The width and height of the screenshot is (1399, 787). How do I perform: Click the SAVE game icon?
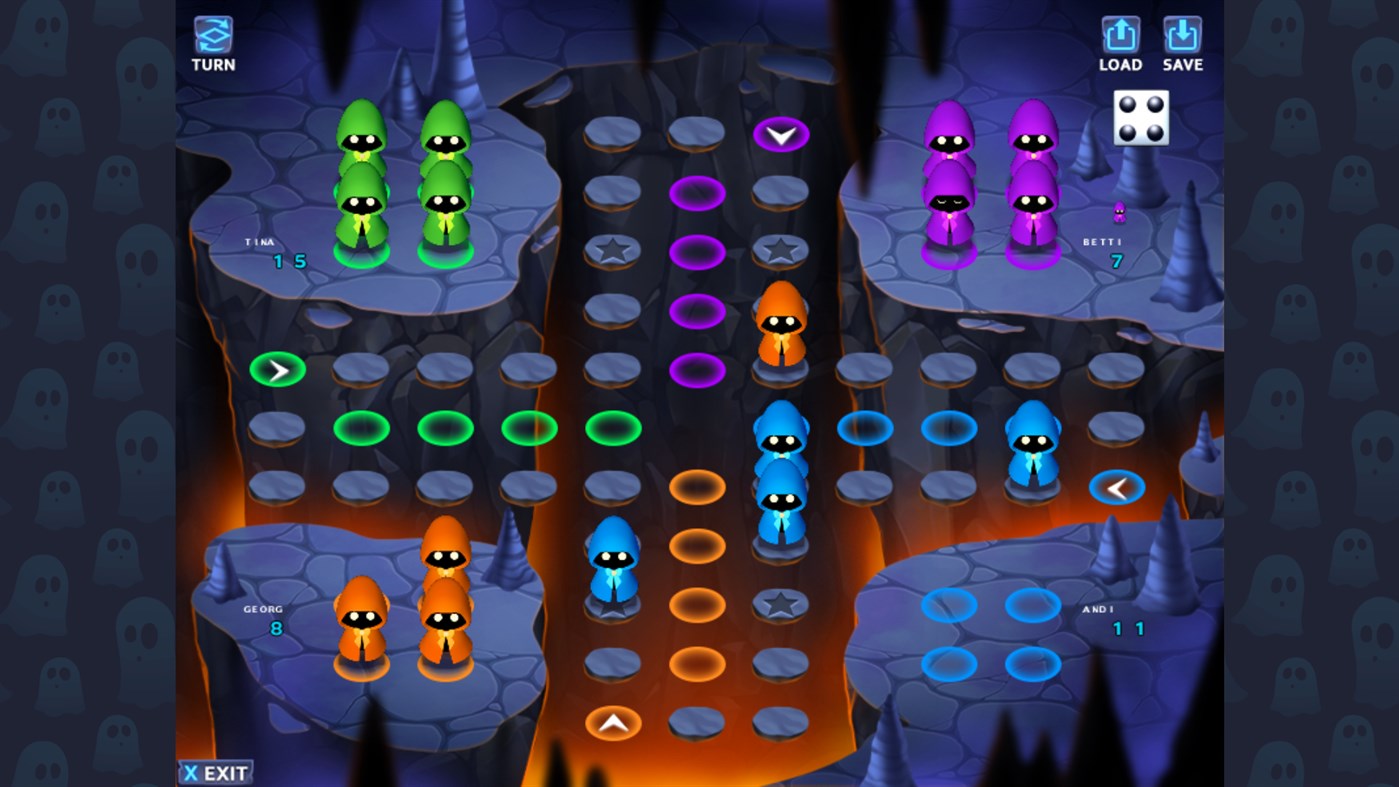pos(1182,35)
